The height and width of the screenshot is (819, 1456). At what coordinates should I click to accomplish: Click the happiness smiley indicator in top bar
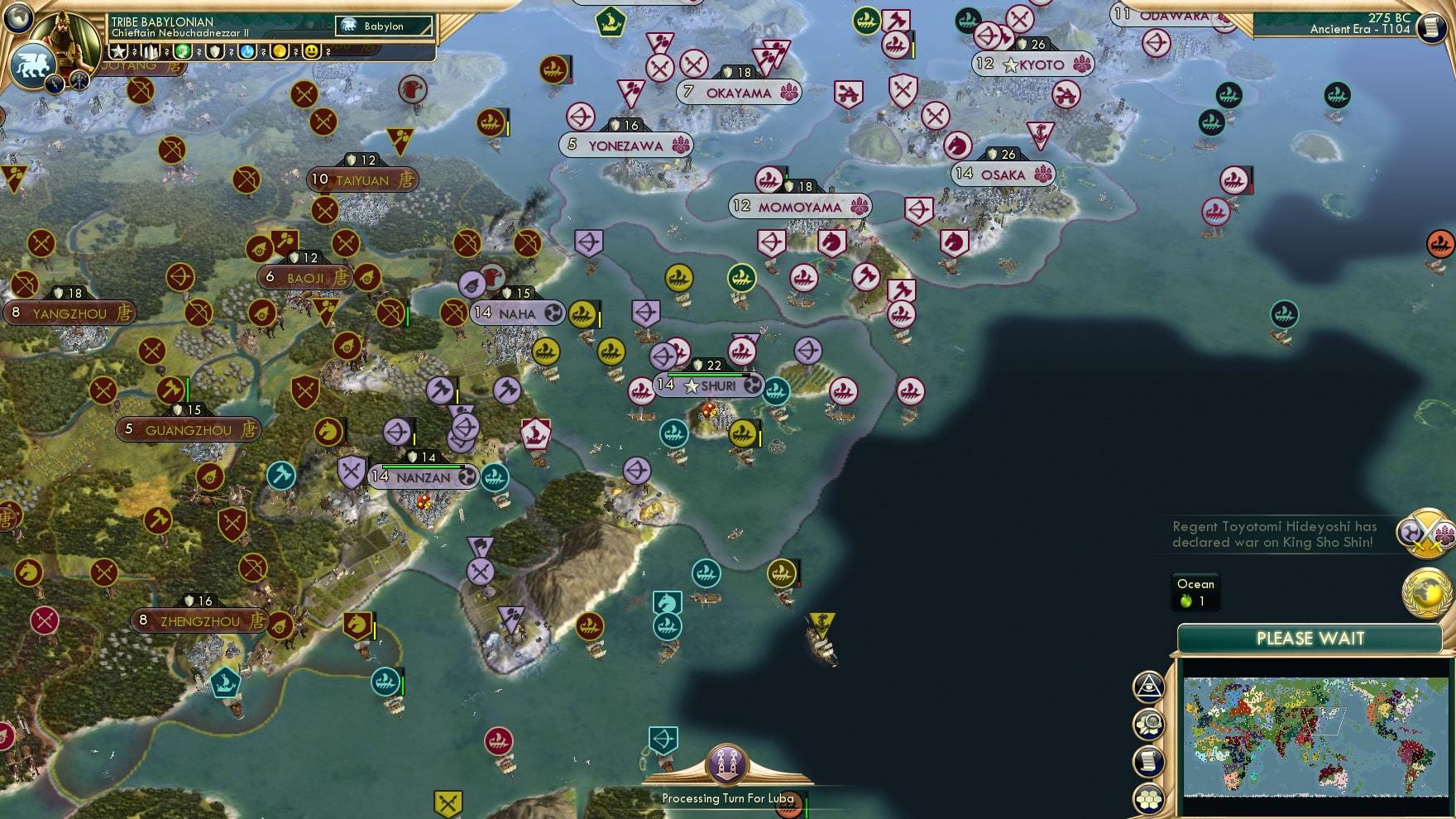click(x=311, y=51)
